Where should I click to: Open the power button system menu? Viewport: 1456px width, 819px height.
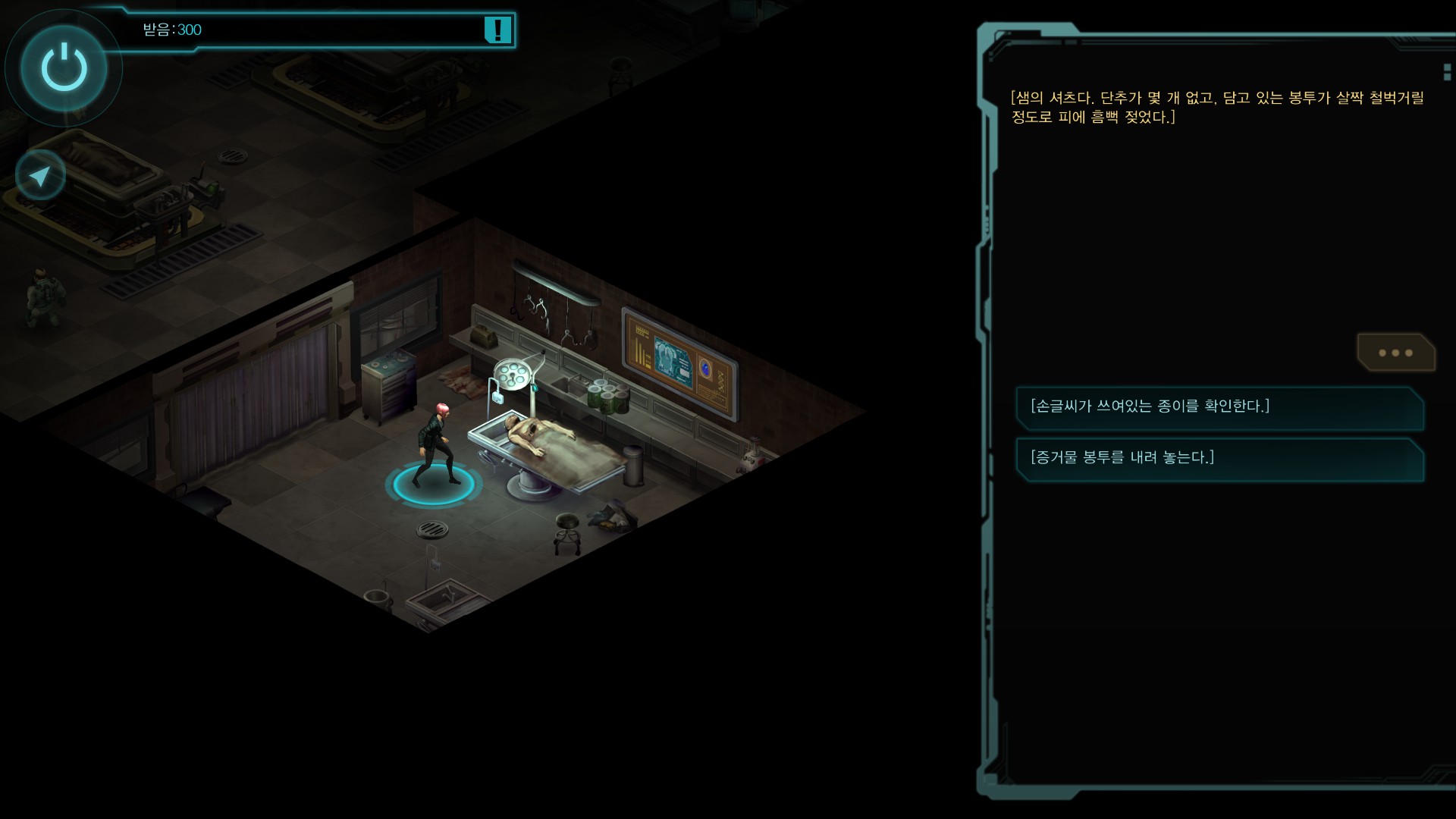64,68
